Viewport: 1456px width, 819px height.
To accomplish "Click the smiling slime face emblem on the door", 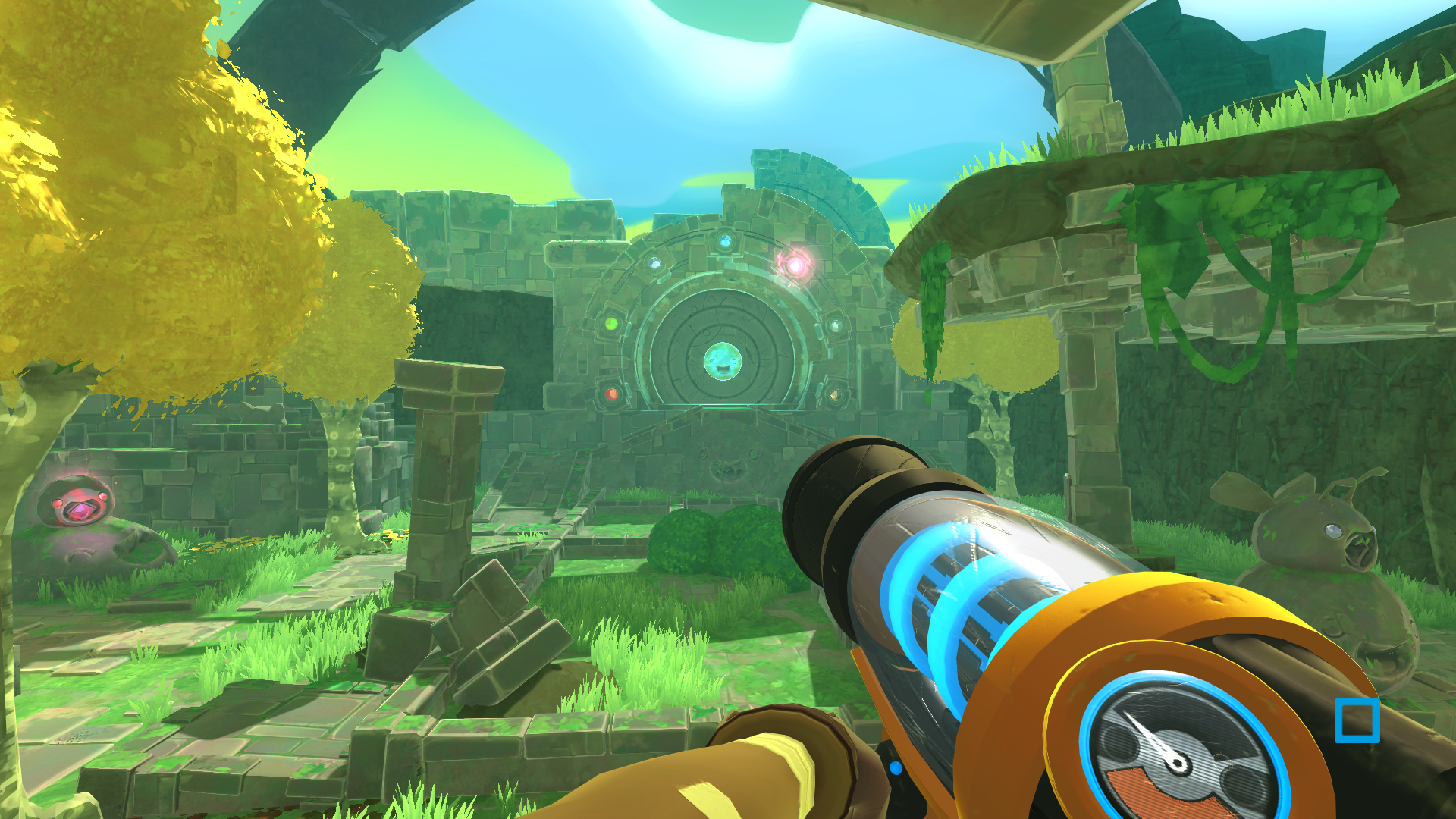I will [723, 362].
